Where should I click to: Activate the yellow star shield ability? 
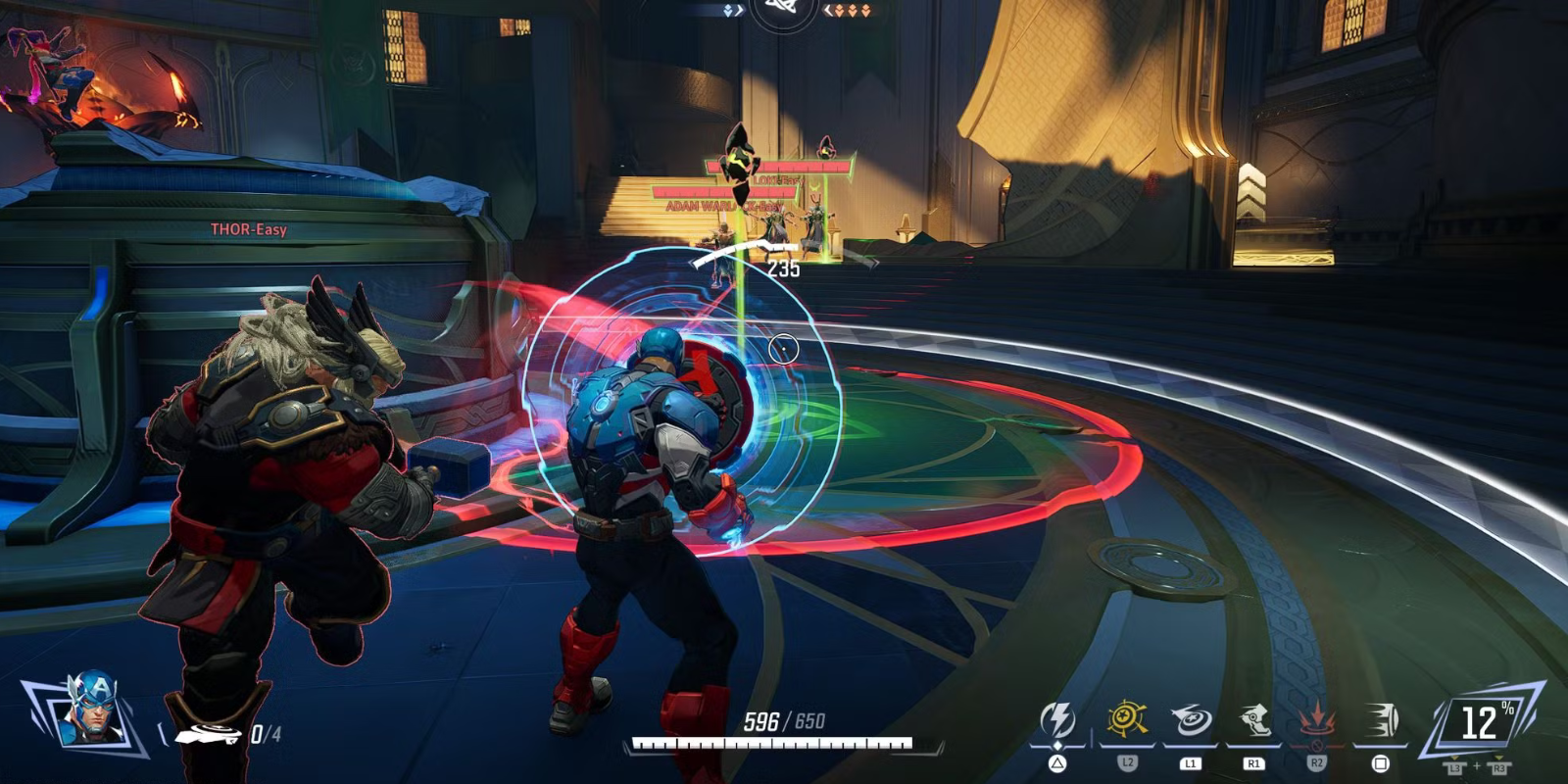point(1127,720)
